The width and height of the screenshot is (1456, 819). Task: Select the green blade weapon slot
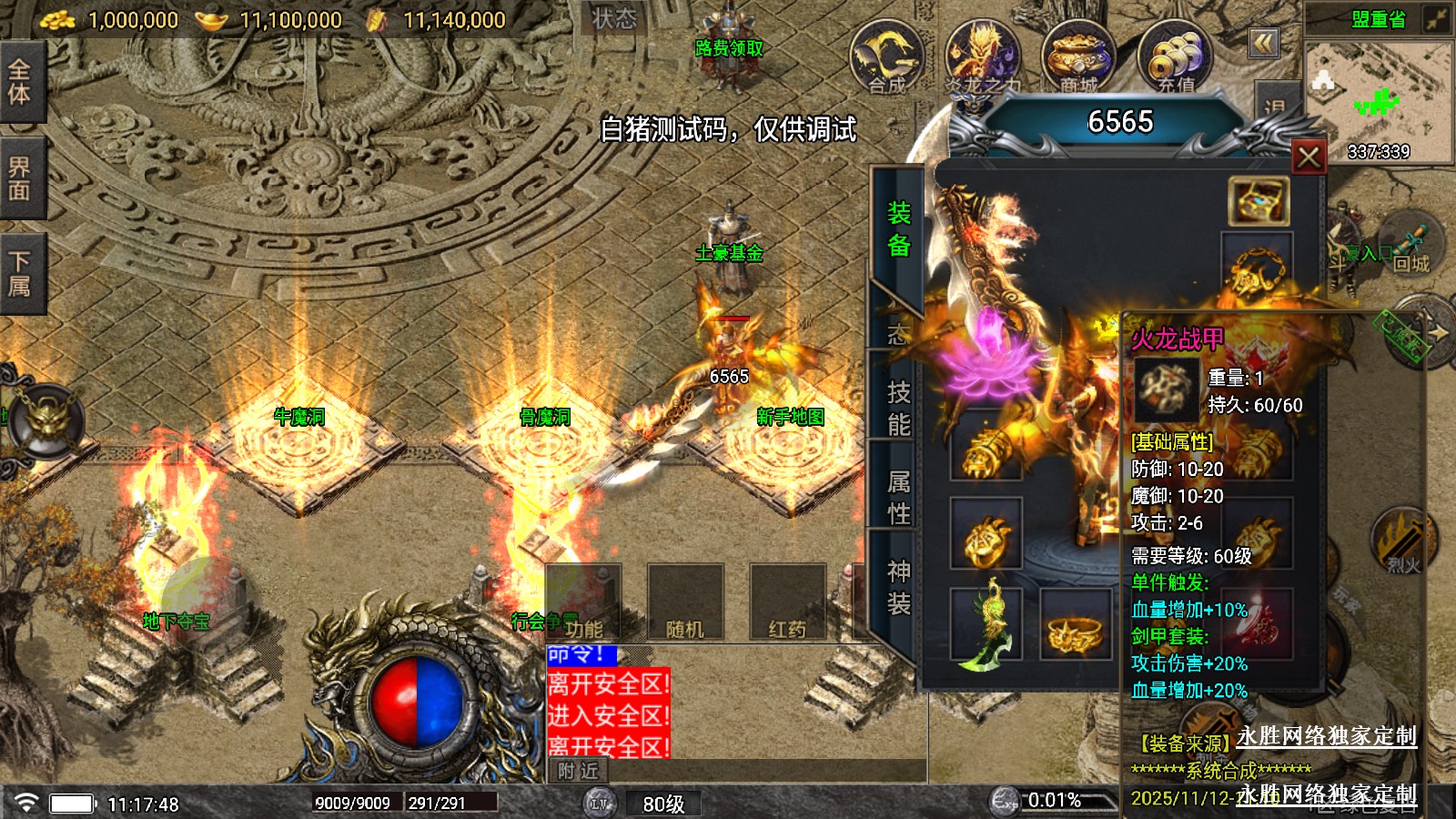tap(986, 624)
